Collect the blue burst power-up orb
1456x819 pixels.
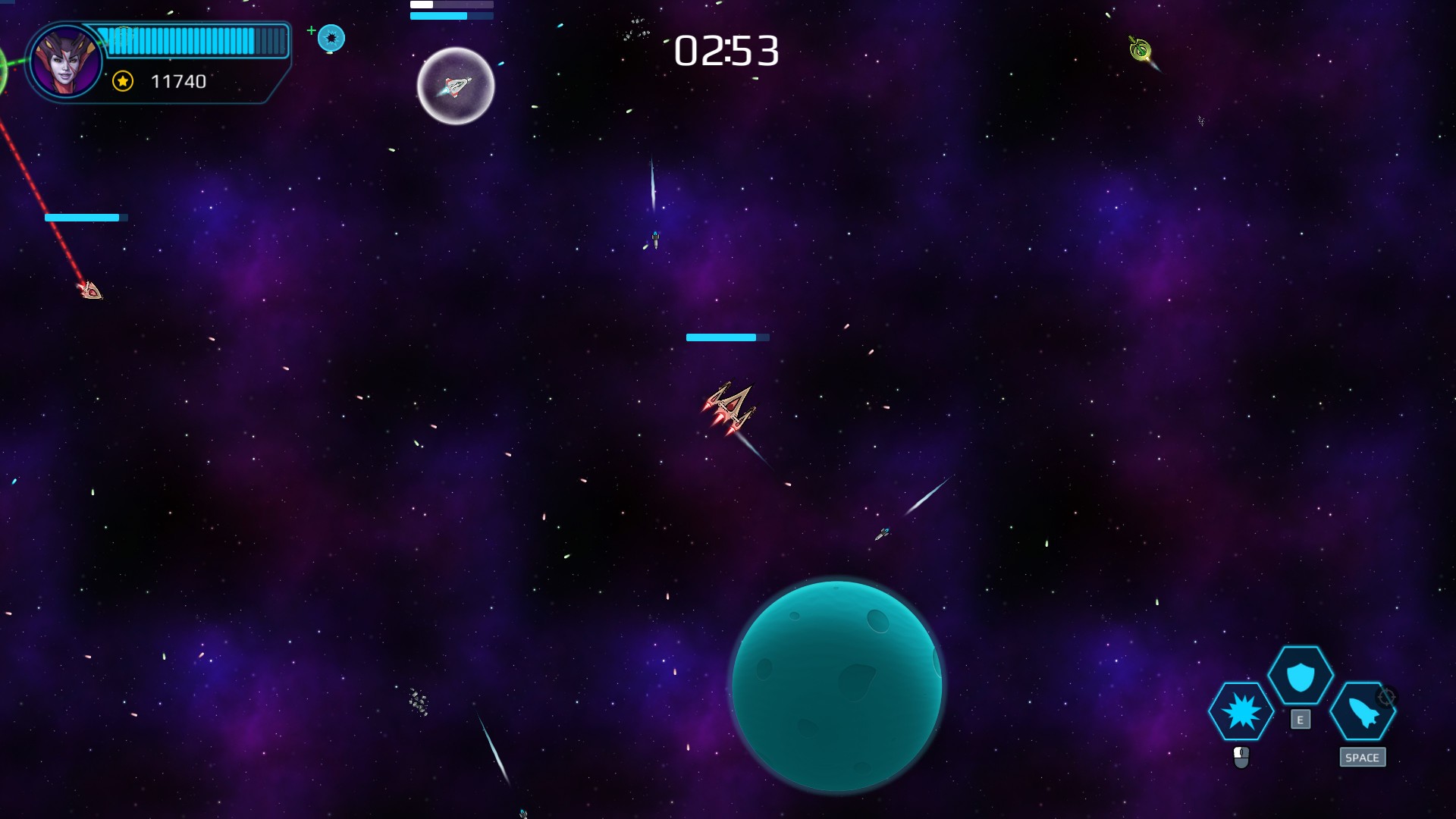pos(331,37)
